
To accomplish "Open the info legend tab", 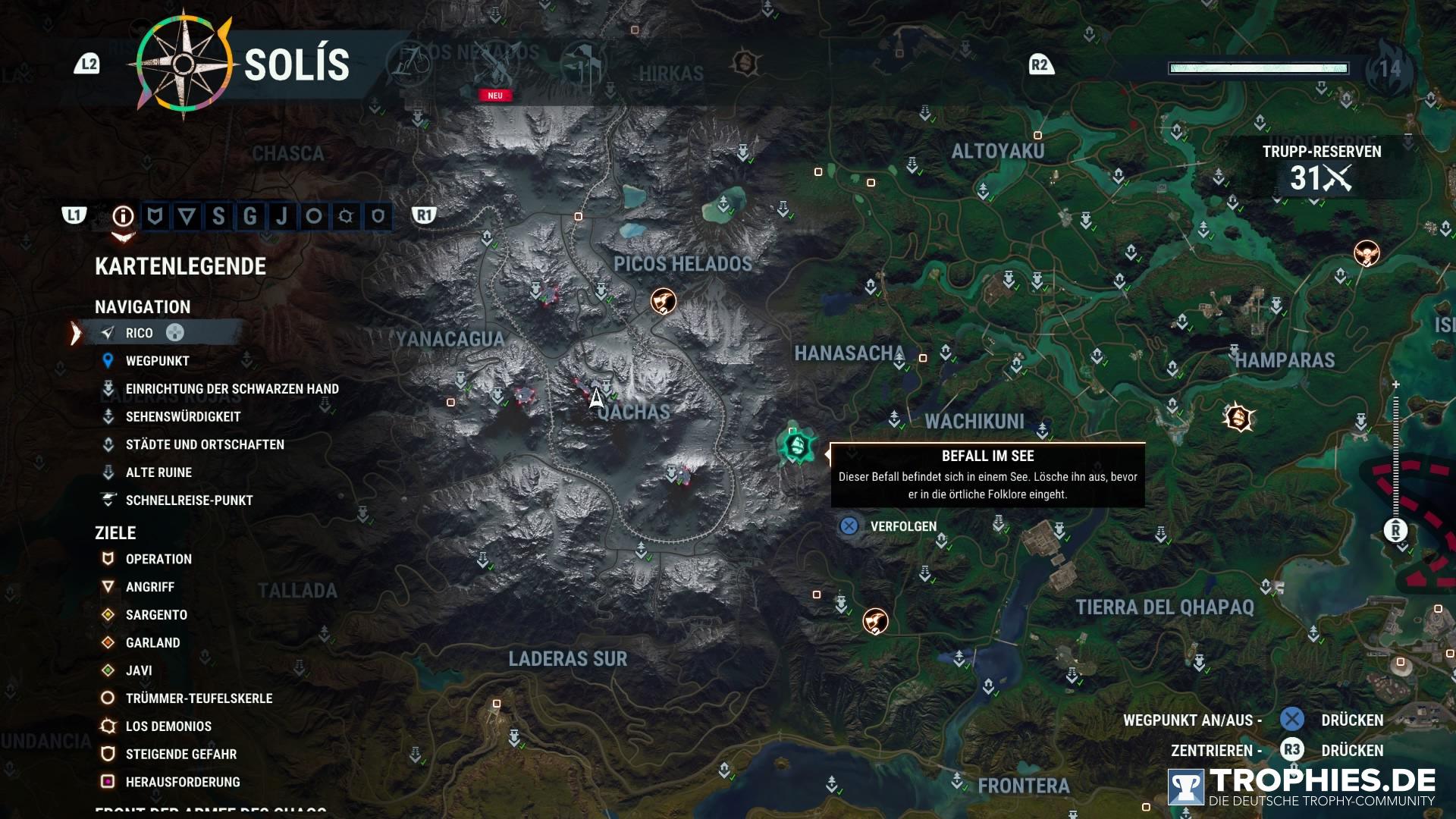I will pos(123,217).
